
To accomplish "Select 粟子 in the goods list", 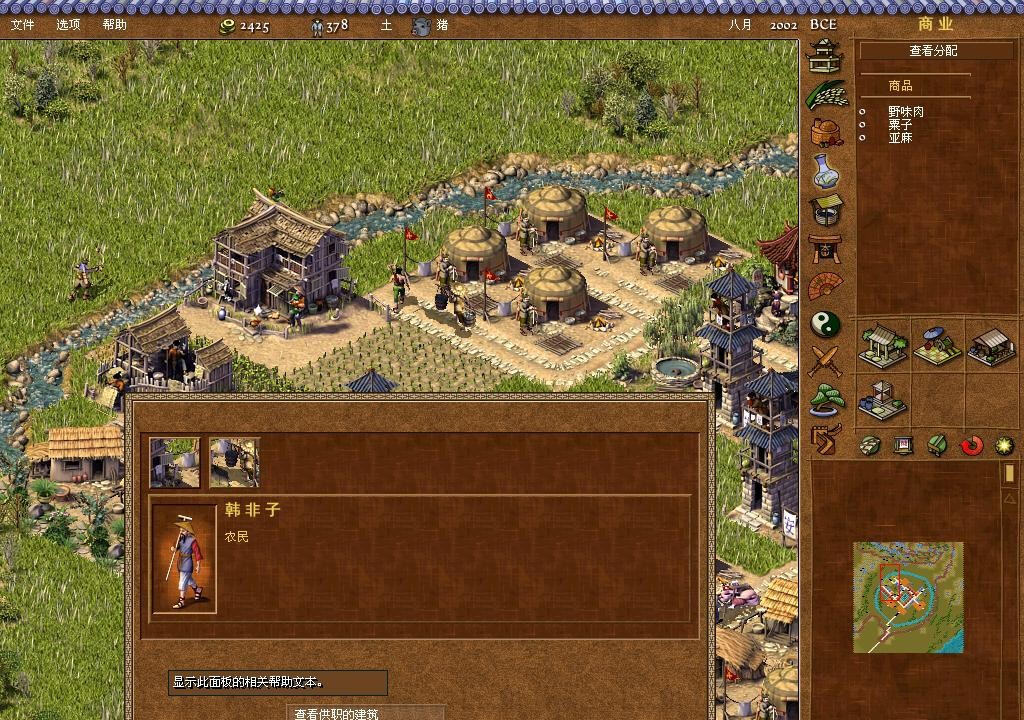I will click(900, 125).
